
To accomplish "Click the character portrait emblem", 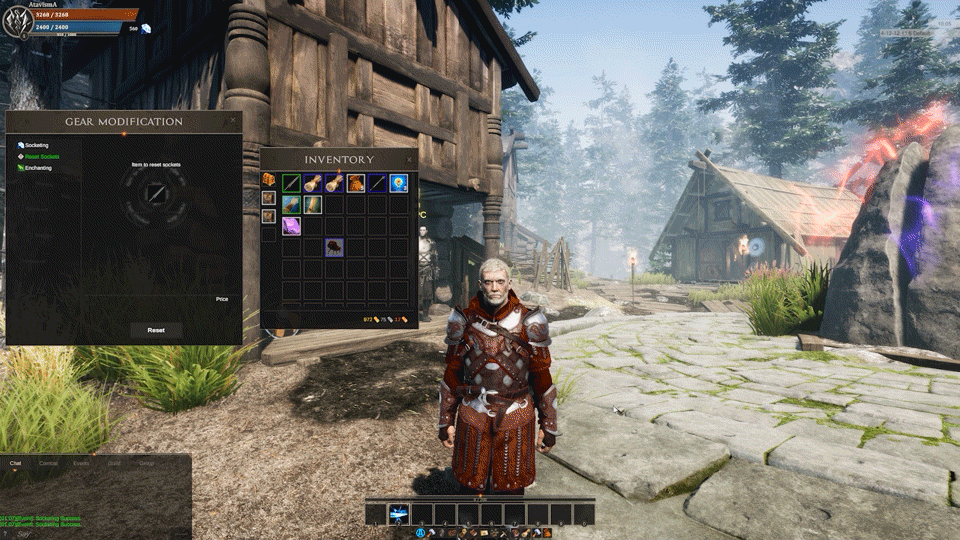I will (17, 20).
